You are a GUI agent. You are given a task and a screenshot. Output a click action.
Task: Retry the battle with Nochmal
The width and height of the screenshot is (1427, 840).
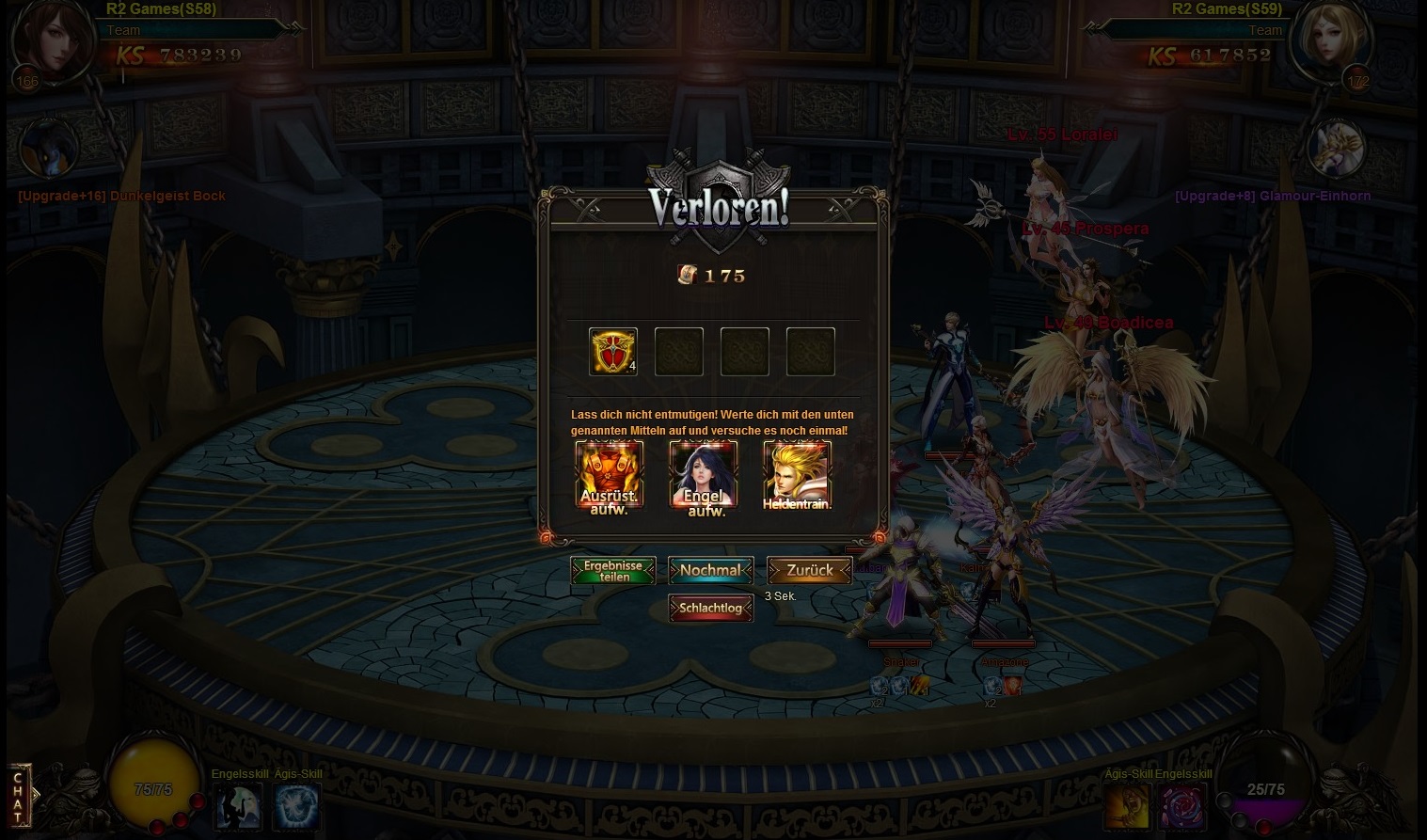710,570
